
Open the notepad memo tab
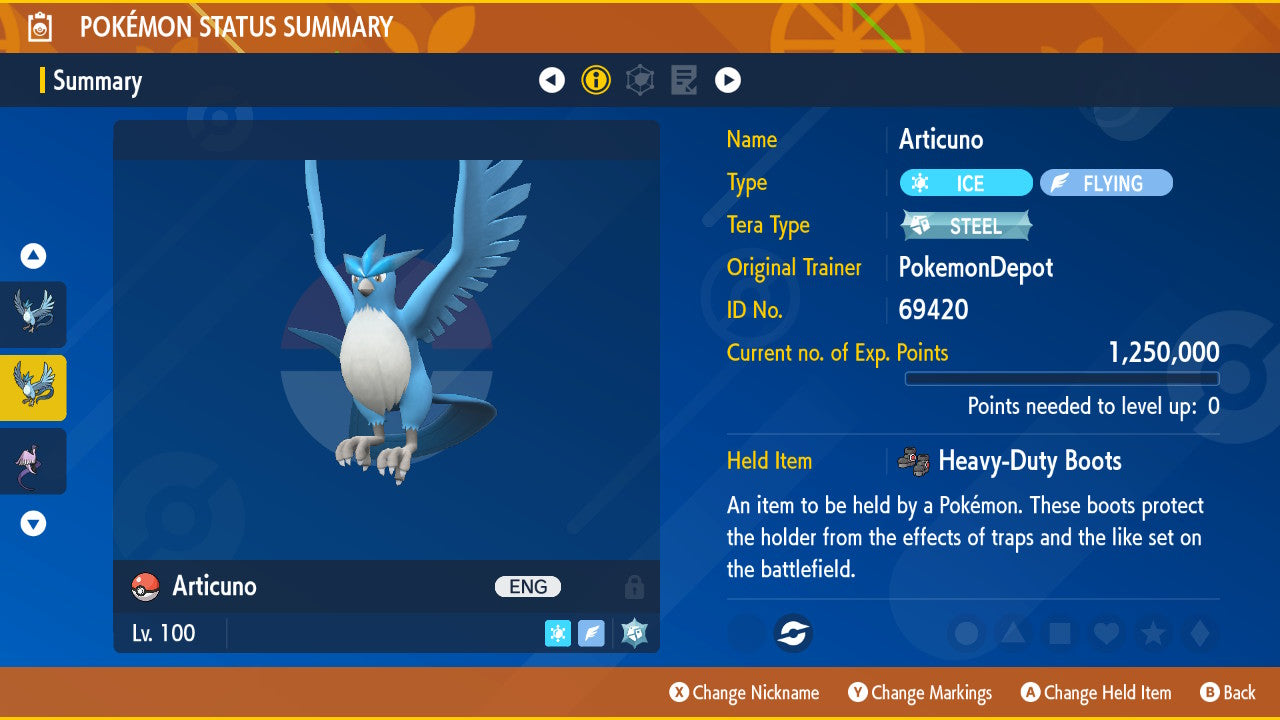pos(684,80)
